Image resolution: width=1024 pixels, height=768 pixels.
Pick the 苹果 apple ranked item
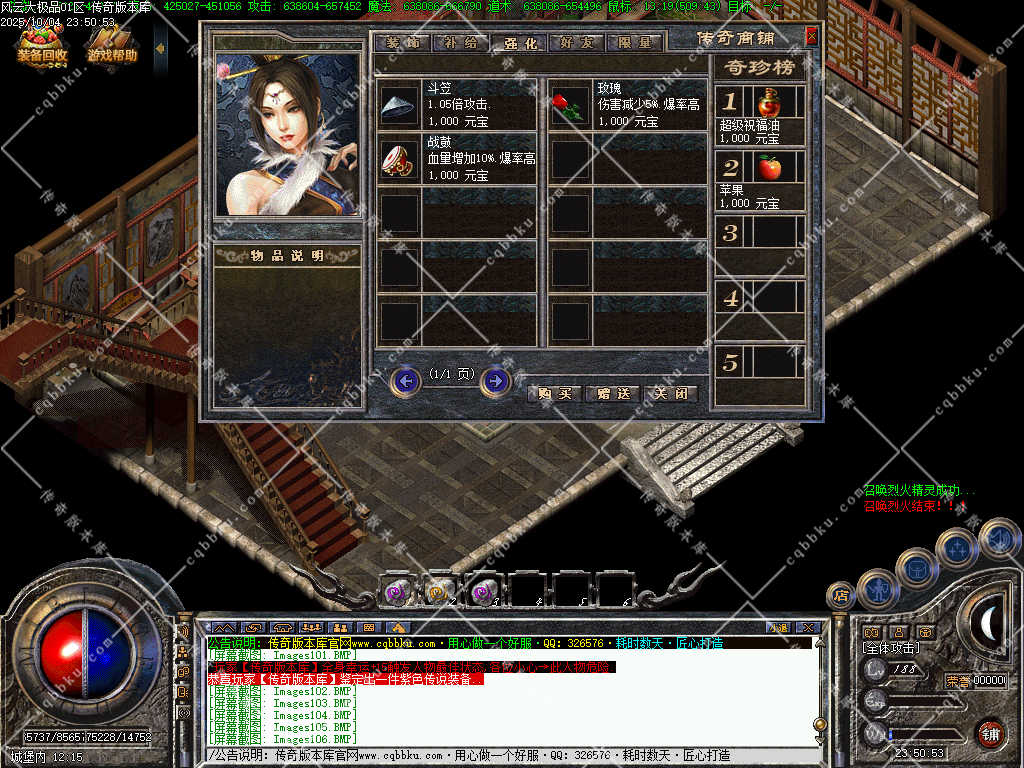tap(769, 167)
